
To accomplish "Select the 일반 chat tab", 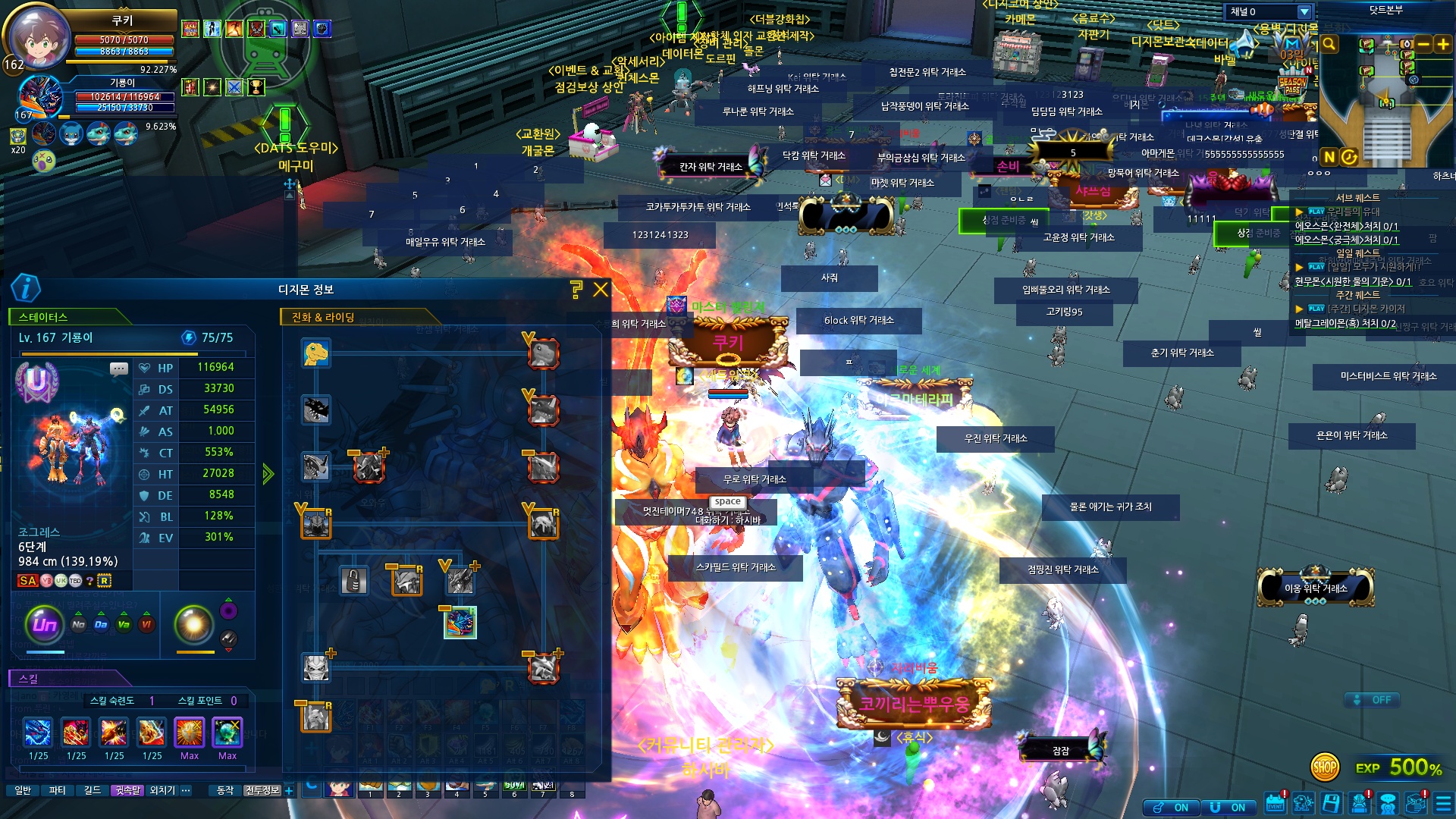I will pyautogui.click(x=23, y=790).
